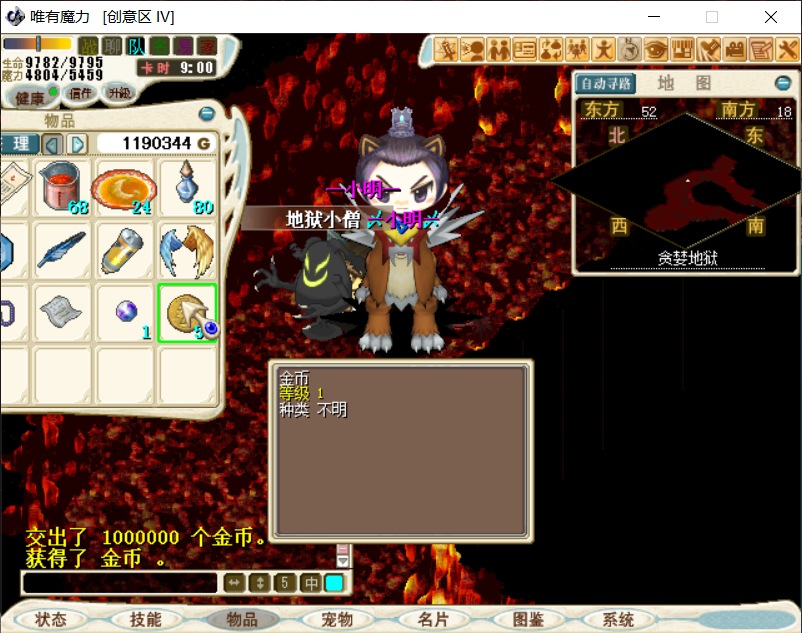Select the blue feather item

[63, 251]
